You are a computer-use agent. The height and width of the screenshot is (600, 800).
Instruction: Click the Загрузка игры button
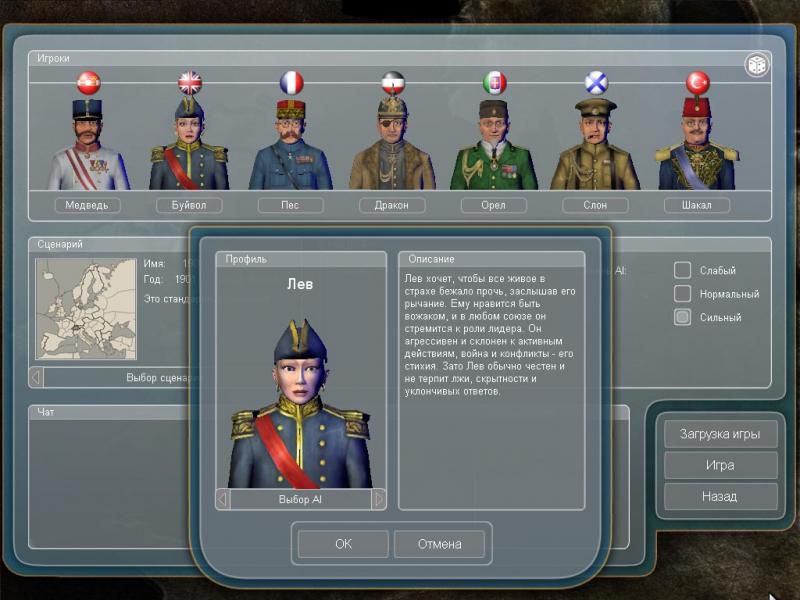point(720,434)
